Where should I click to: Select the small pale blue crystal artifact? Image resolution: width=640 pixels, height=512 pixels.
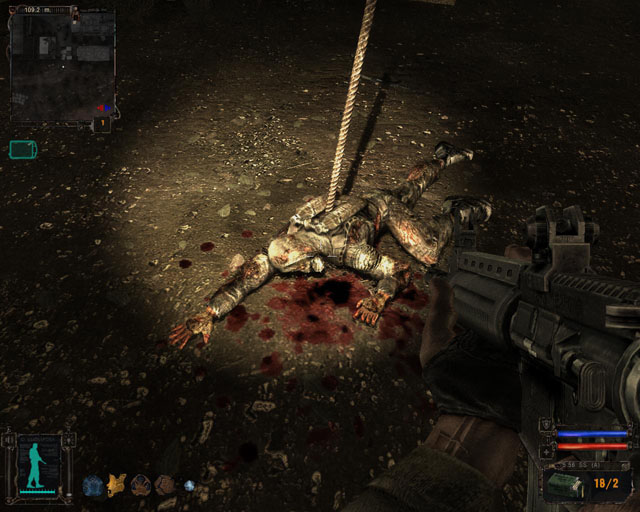[x=189, y=486]
